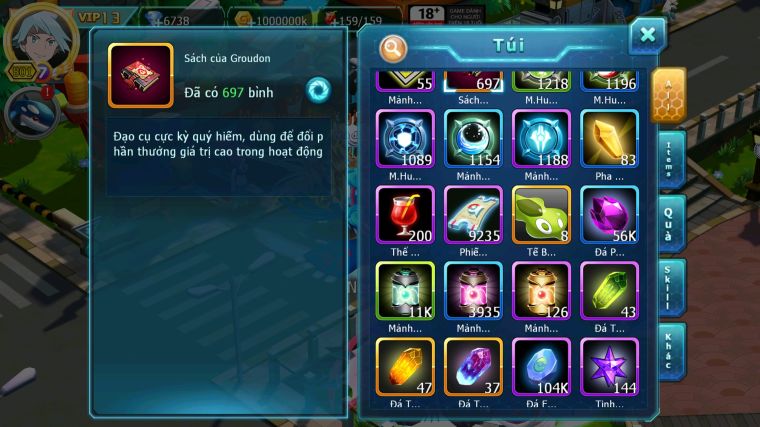This screenshot has height=427, width=760.
Task: Open the Kyogre icon with red alert
Action: click(x=27, y=111)
